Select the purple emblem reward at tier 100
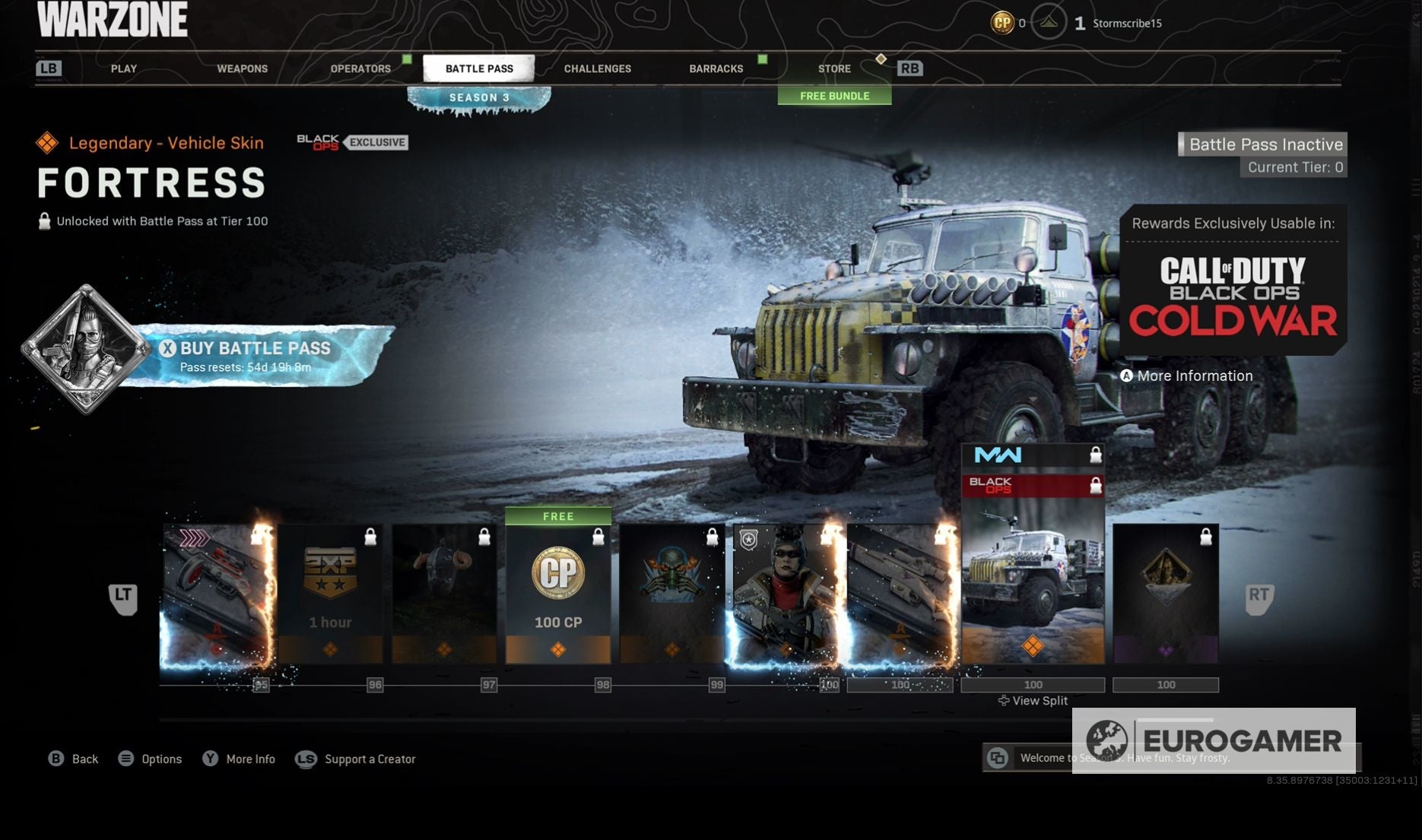Screen dimensions: 1422x840 pos(1165,594)
